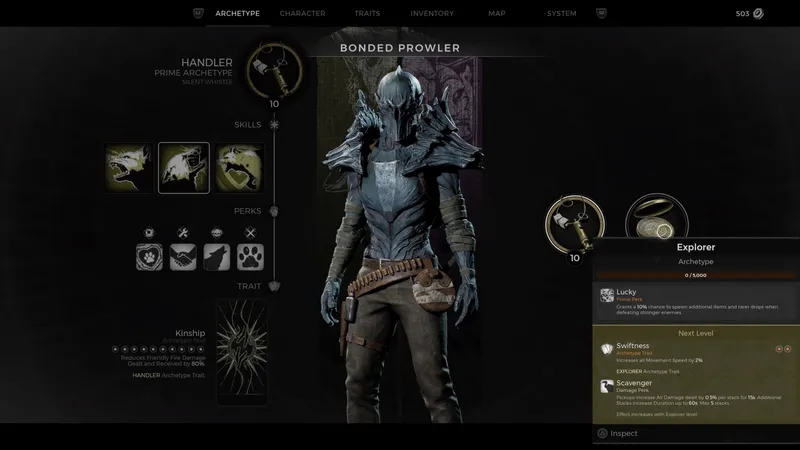800x450 pixels.
Task: Select the snarling dog skill icon
Action: coord(129,168)
